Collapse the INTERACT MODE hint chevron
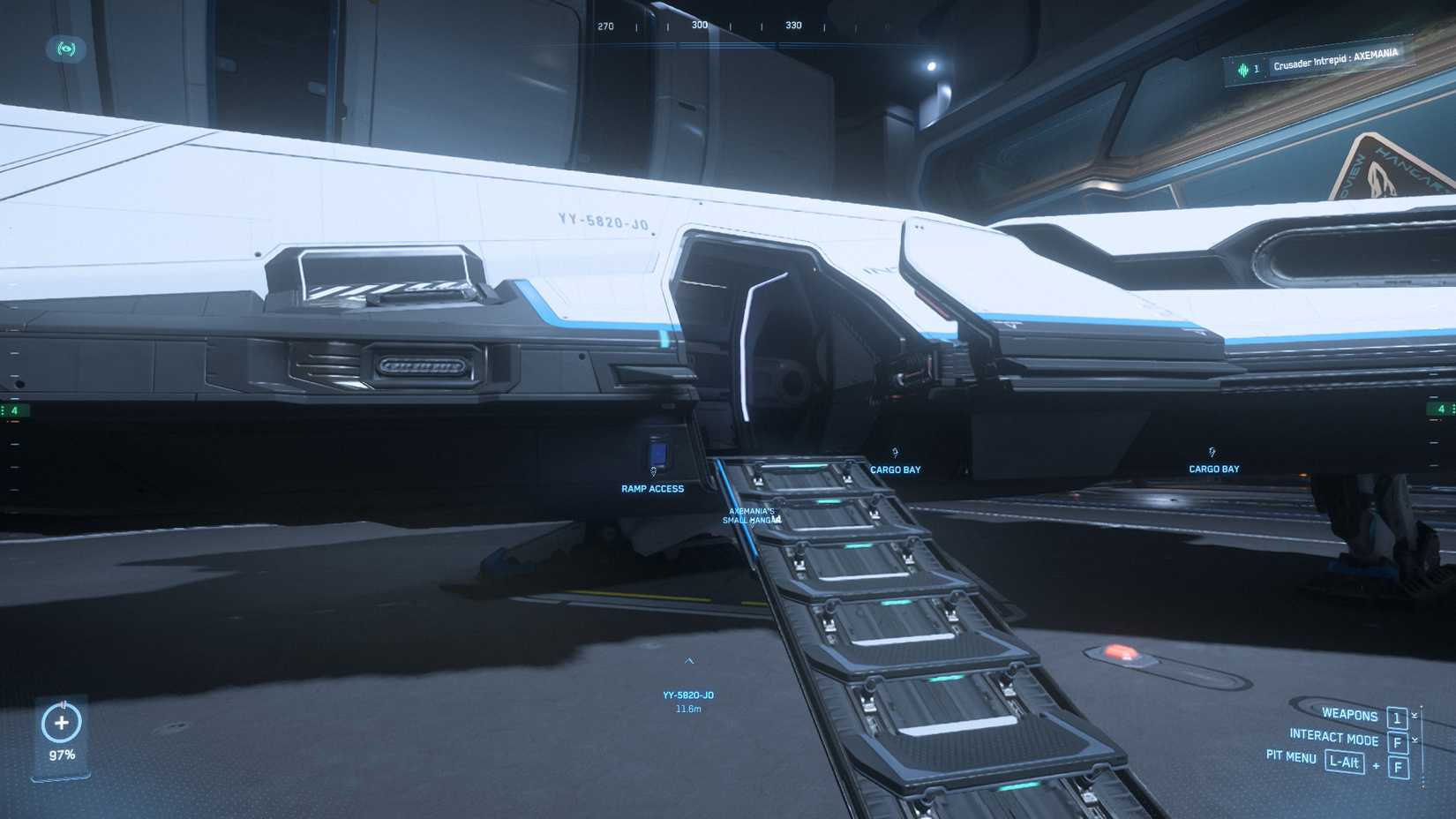Image resolution: width=1456 pixels, height=819 pixels. coord(1415,740)
